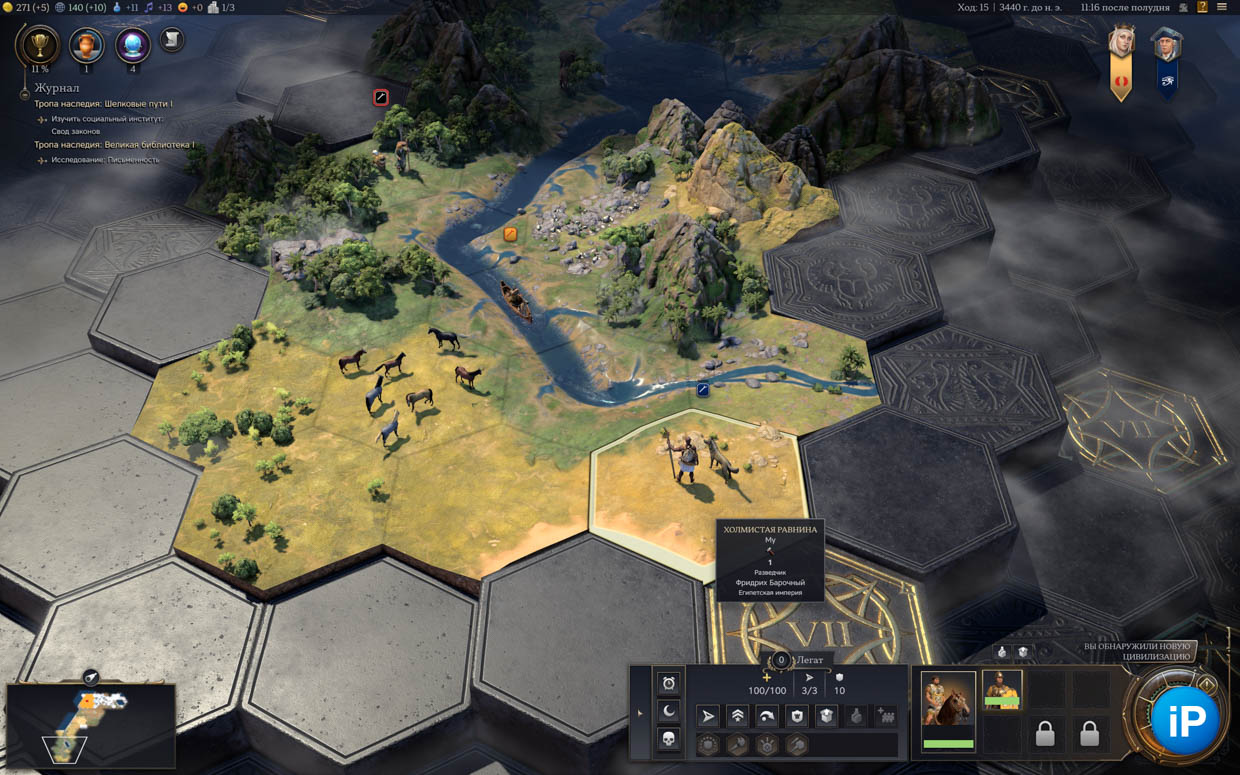The height and width of the screenshot is (775, 1240).
Task: Open the scroll icon near the trophy
Action: [x=171, y=39]
